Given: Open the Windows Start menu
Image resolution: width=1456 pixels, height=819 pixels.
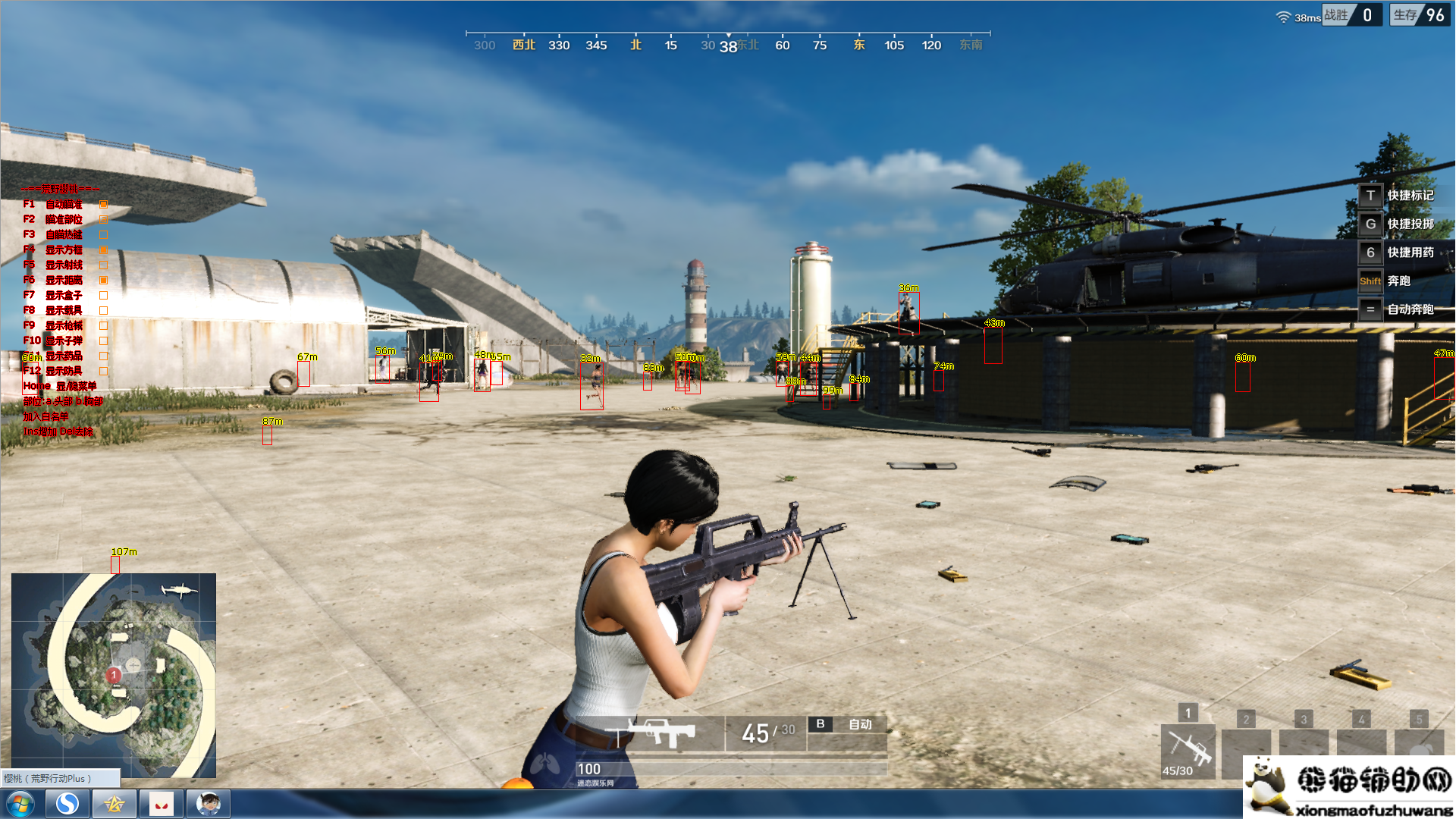Looking at the screenshot, I should [x=20, y=804].
